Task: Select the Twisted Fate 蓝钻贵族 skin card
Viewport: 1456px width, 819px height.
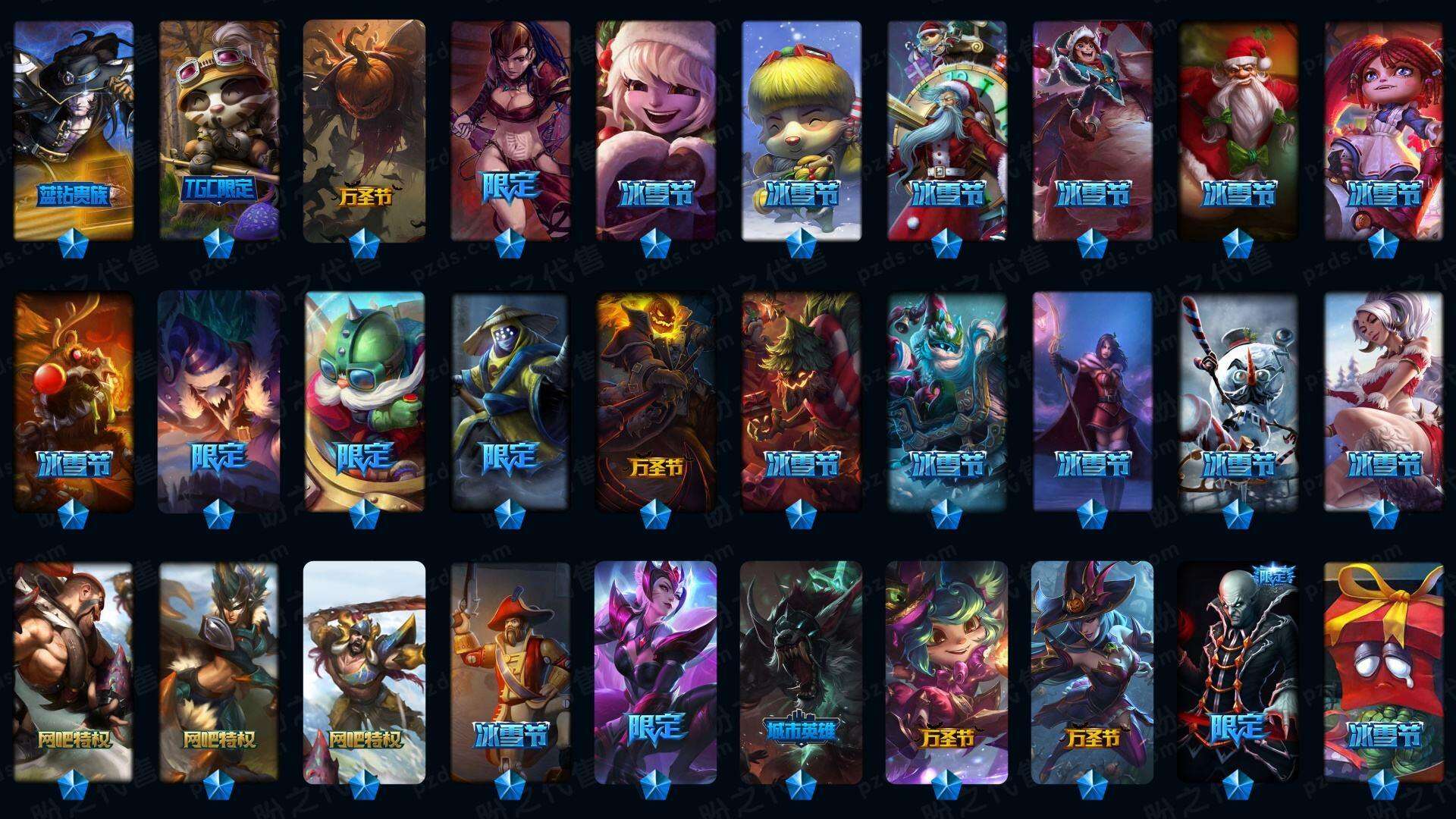Action: 74,130
